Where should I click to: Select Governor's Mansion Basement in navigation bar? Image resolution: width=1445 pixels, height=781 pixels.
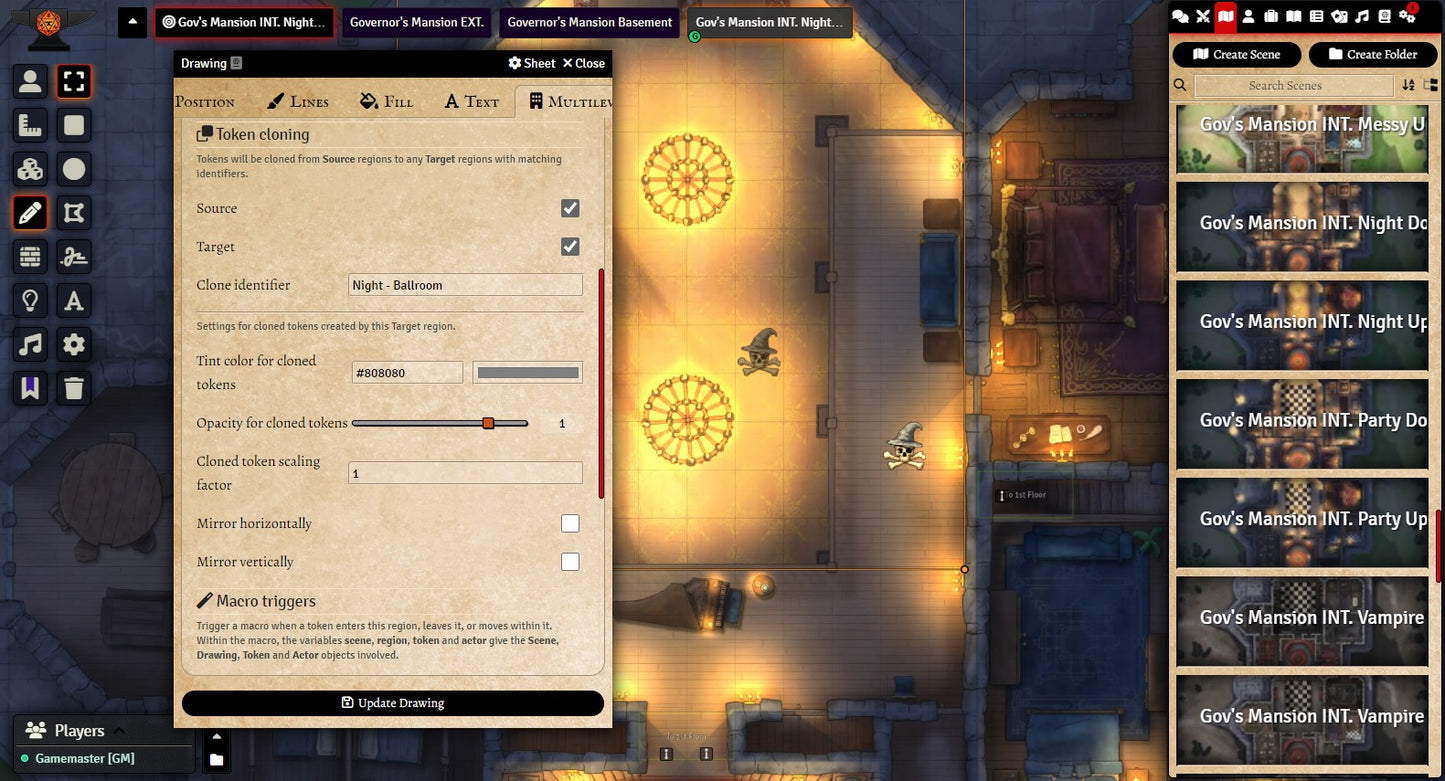click(589, 22)
